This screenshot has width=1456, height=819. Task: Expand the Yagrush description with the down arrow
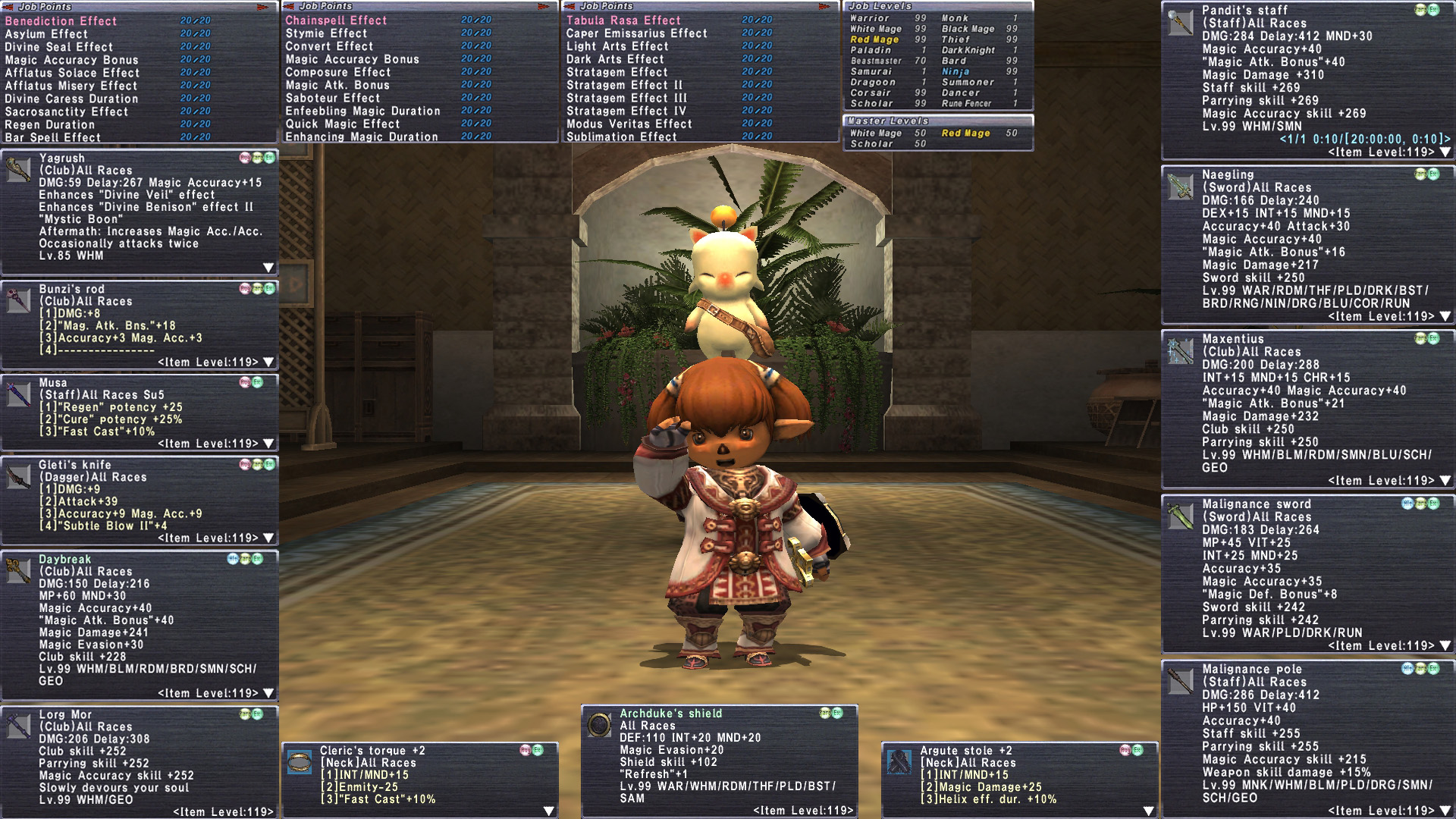point(268,268)
